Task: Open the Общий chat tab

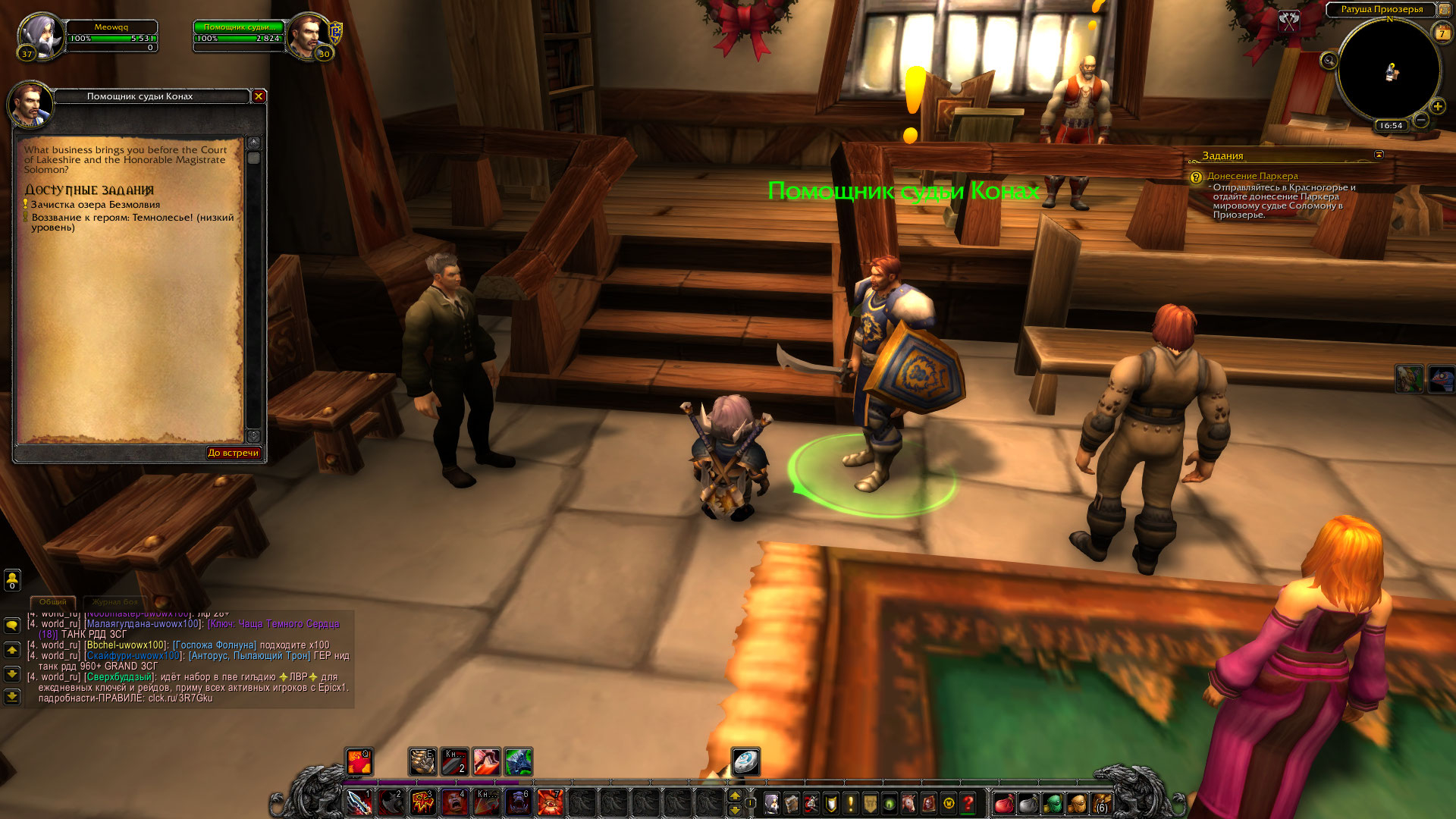Action: point(53,602)
